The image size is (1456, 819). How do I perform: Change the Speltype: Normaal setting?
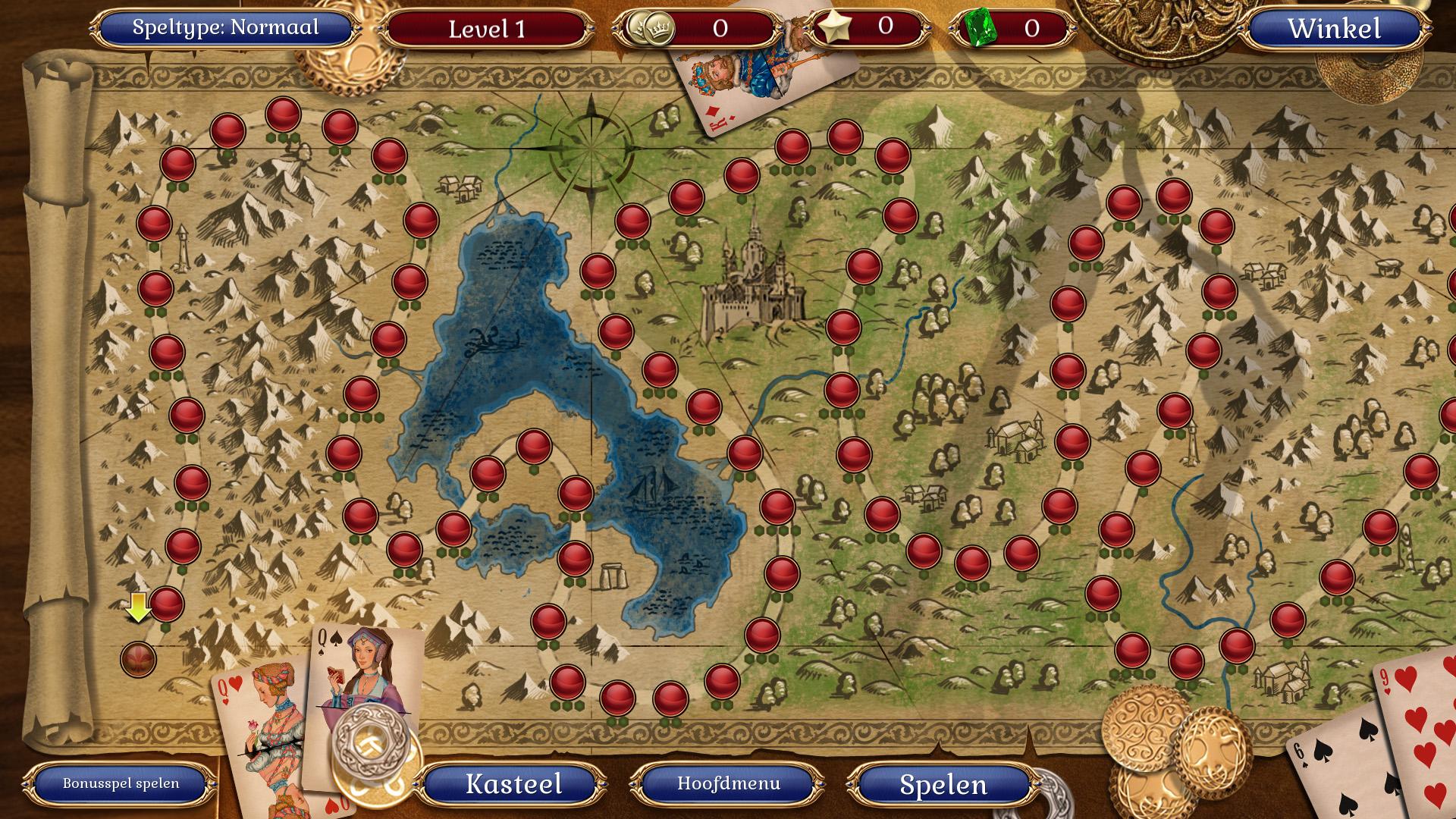point(225,28)
